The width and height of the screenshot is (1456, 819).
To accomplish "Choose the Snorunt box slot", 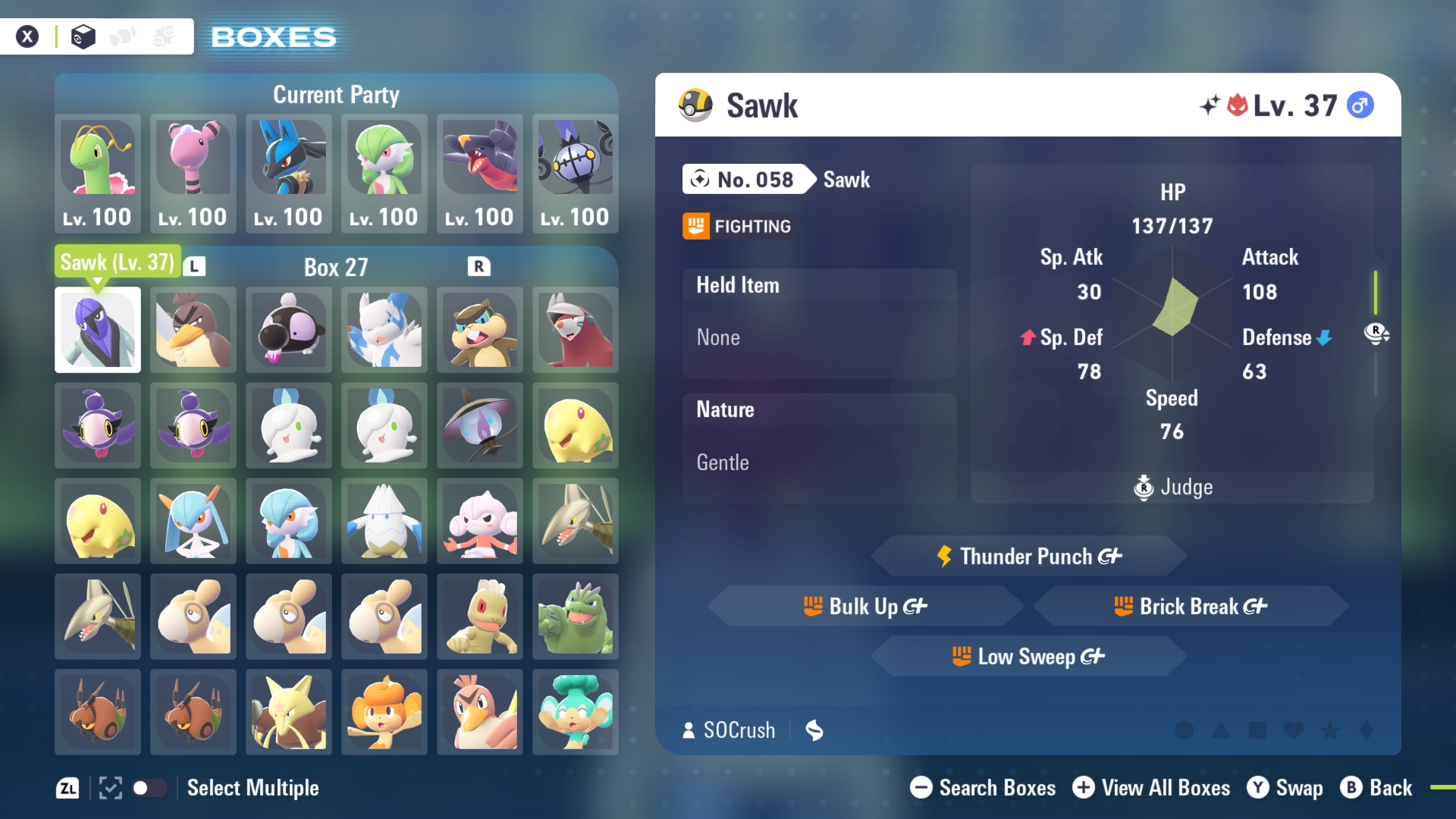I will tap(384, 521).
